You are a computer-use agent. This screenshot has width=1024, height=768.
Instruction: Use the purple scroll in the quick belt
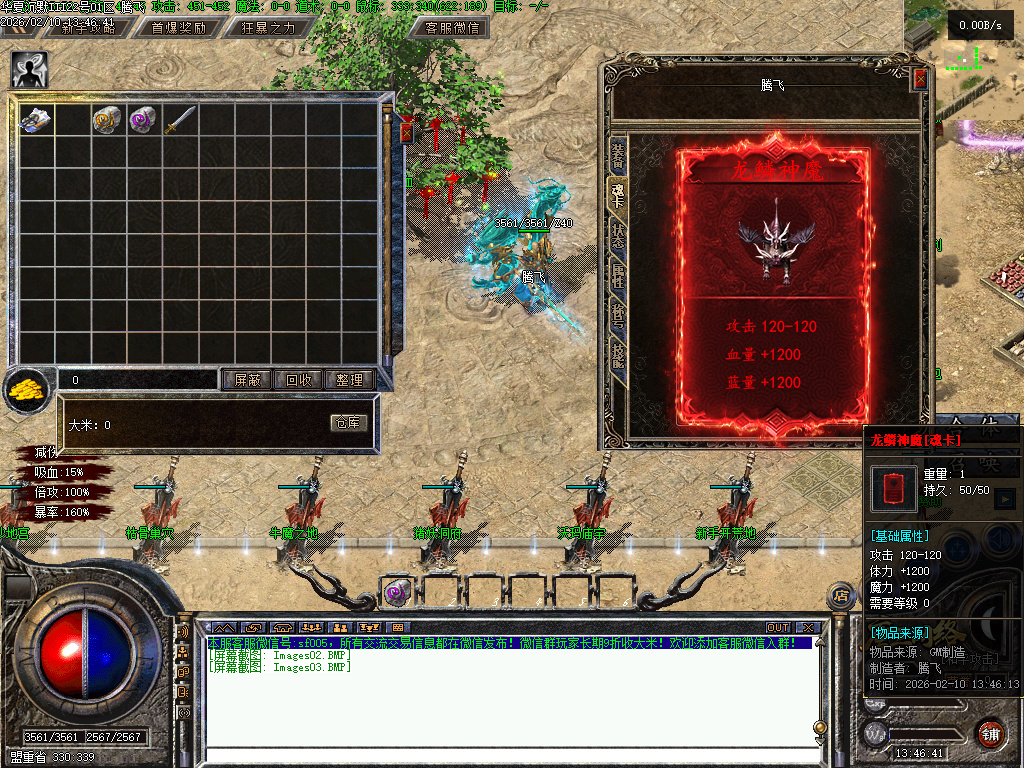pos(395,593)
